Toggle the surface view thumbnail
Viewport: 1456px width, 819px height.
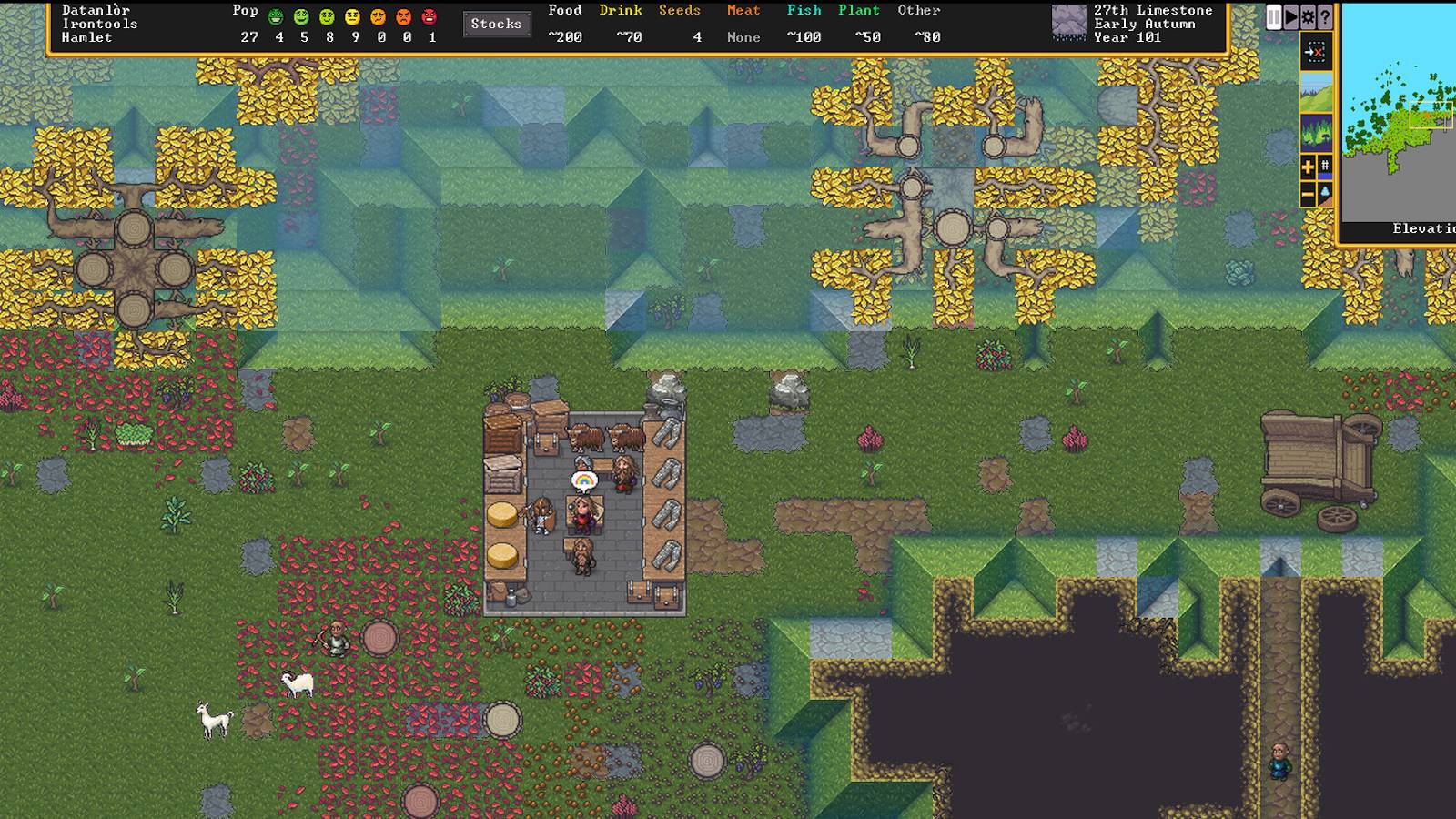(1317, 91)
